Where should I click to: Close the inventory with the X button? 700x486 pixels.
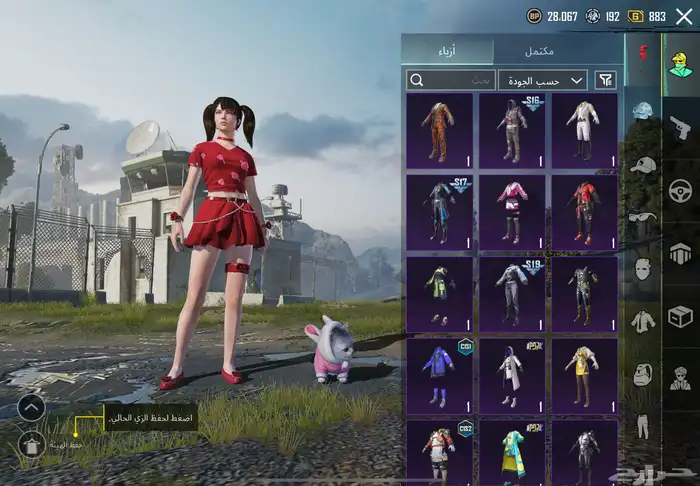(x=684, y=16)
